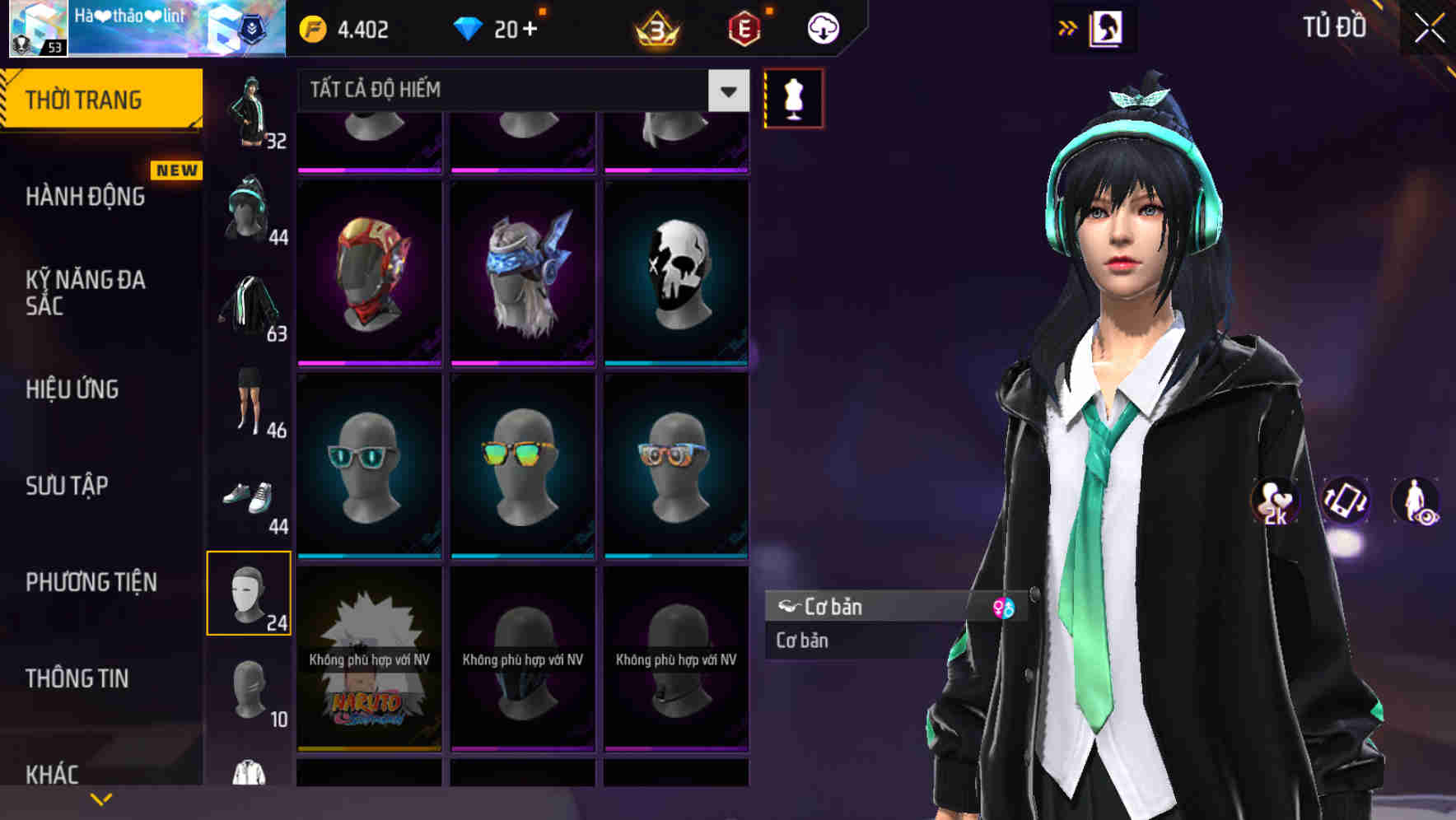Toggle the gender filter on the Cơ bản item
This screenshot has height=820, width=1456.
click(1004, 607)
